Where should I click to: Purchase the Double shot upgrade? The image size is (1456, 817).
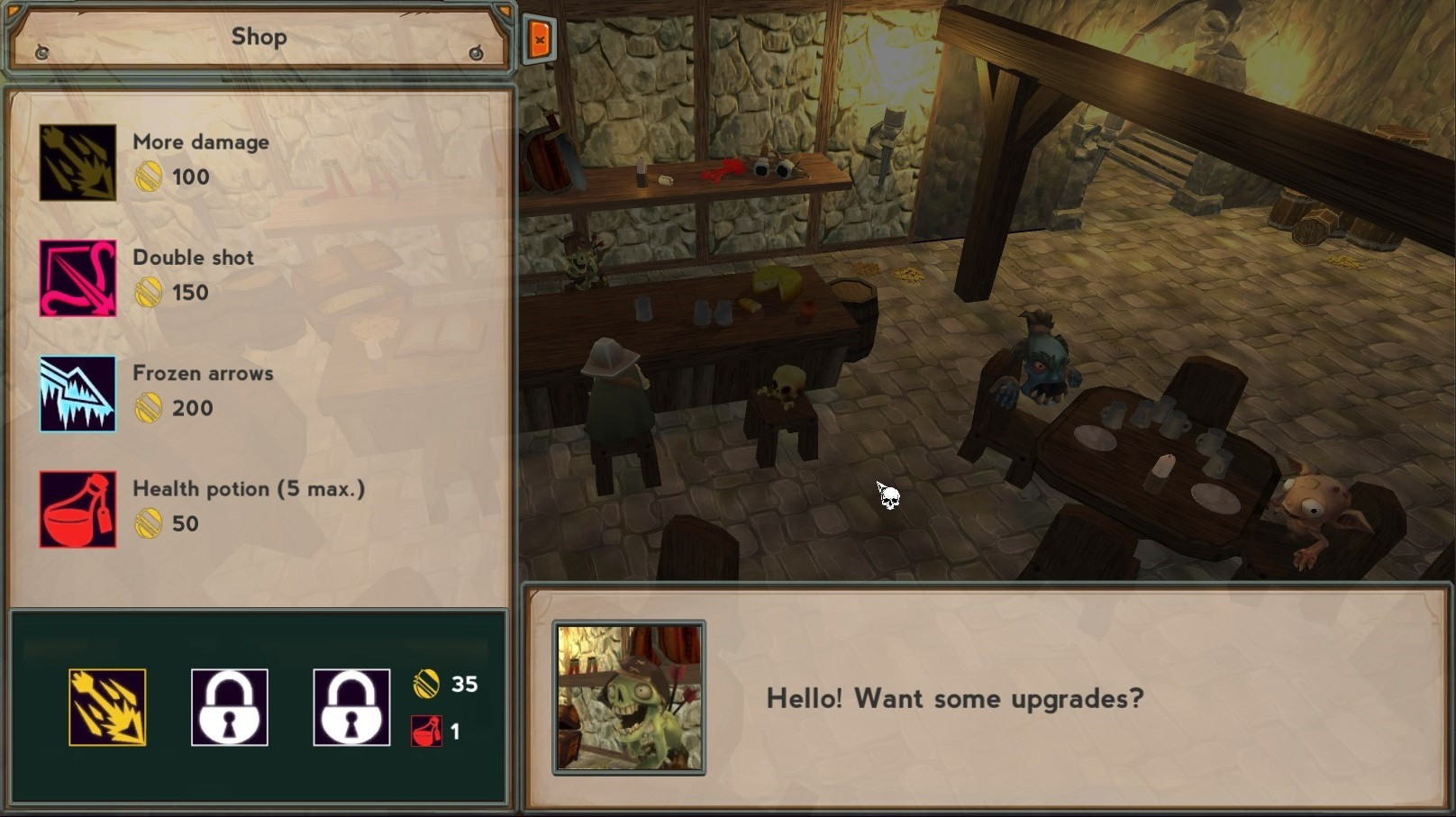[78, 277]
